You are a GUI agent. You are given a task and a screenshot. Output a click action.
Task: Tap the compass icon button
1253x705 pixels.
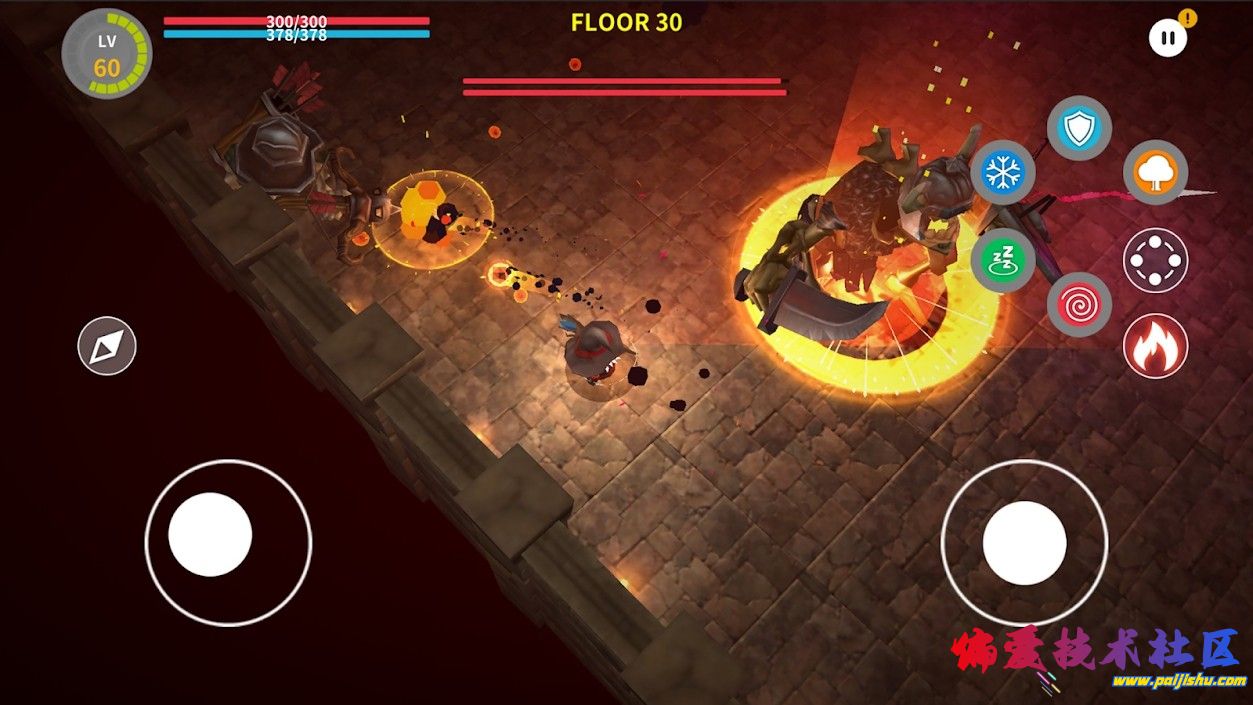point(107,346)
